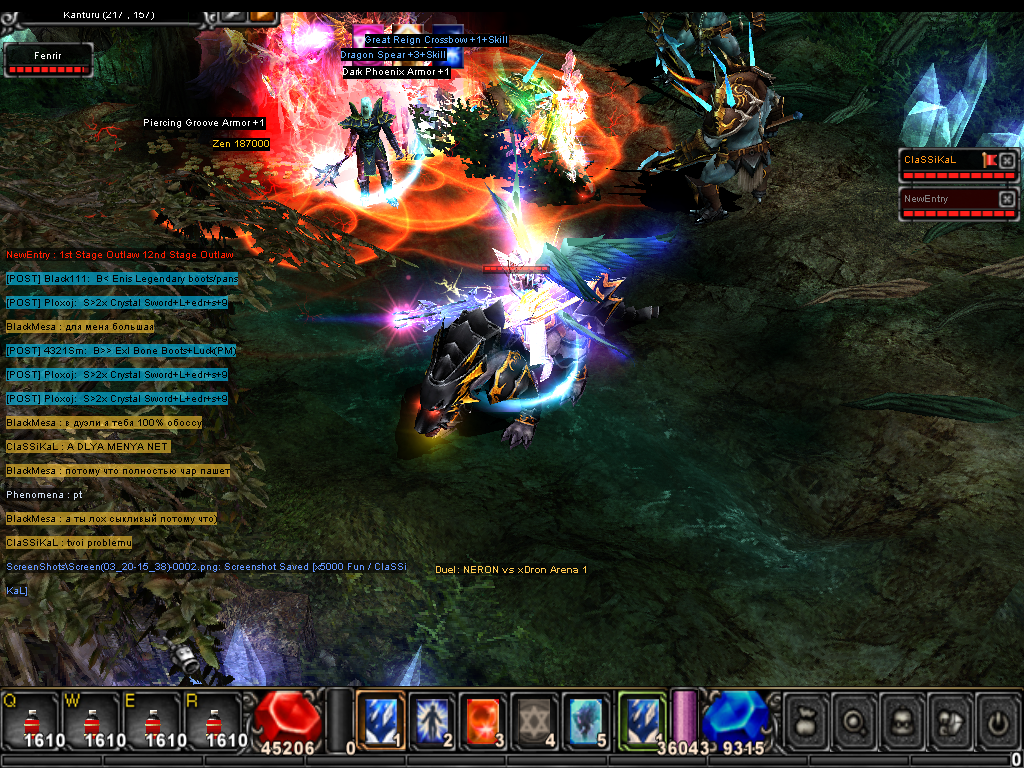Image resolution: width=1024 pixels, height=768 pixels.
Task: Remove NewEntry from the party list
Action: [1007, 199]
